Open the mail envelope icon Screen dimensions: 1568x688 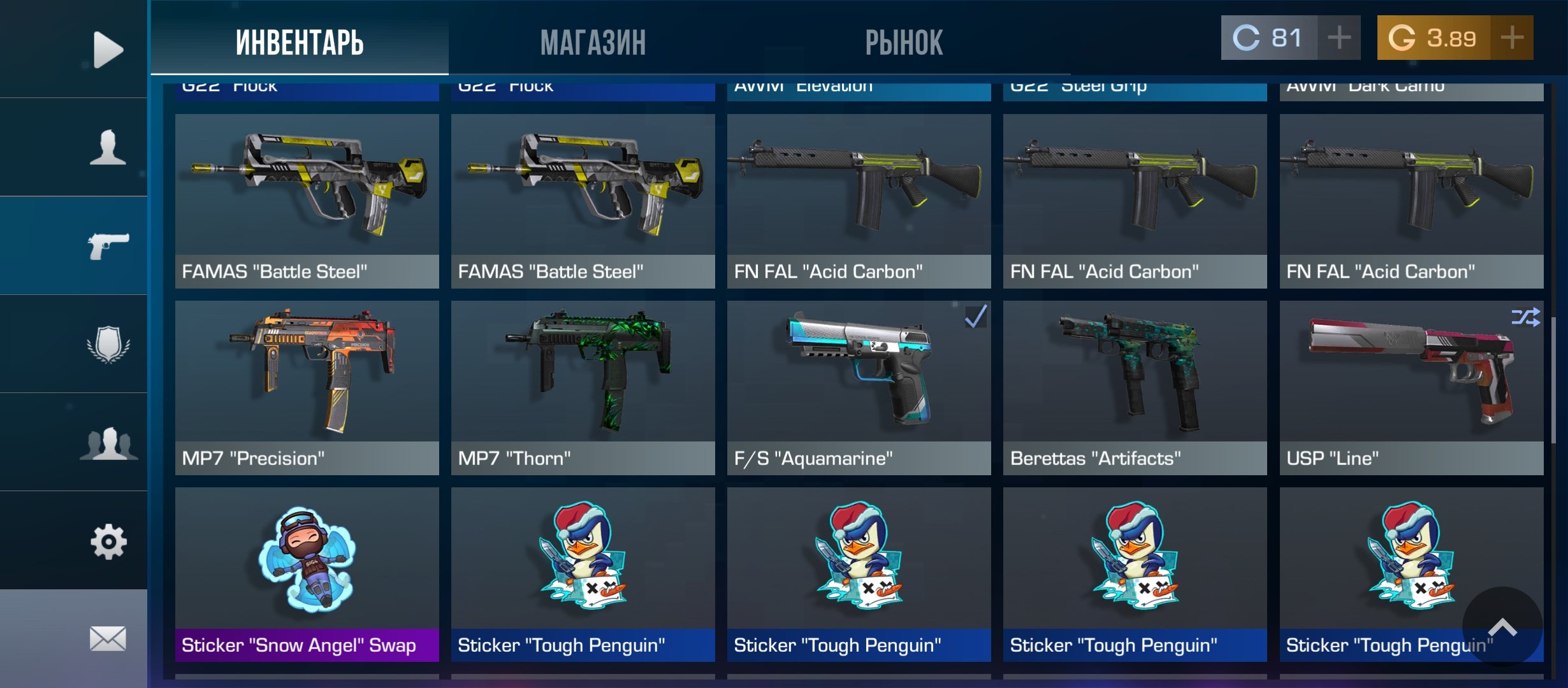coord(107,638)
